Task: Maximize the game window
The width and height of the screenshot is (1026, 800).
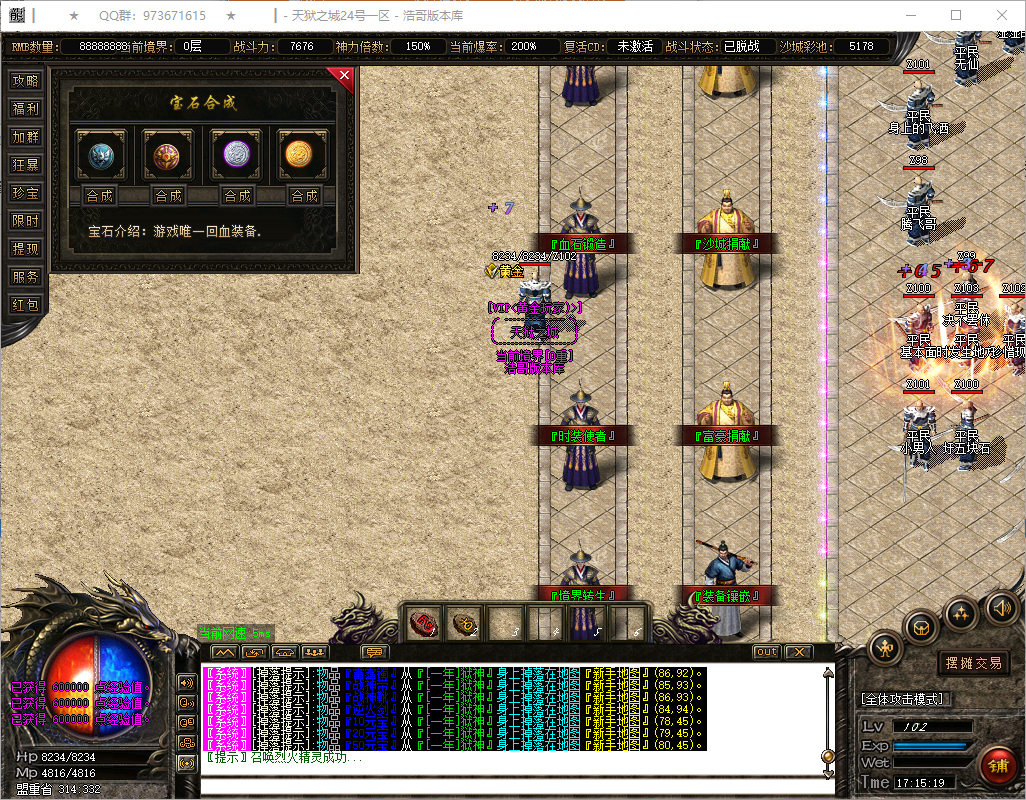Action: click(x=956, y=15)
